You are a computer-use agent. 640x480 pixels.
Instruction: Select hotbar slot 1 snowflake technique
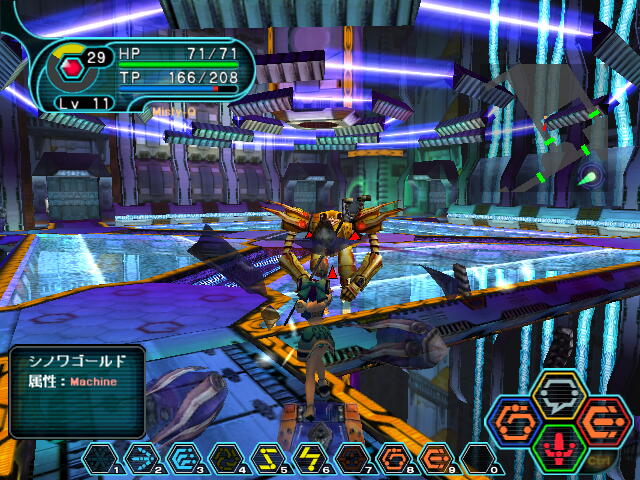[x=99, y=459]
